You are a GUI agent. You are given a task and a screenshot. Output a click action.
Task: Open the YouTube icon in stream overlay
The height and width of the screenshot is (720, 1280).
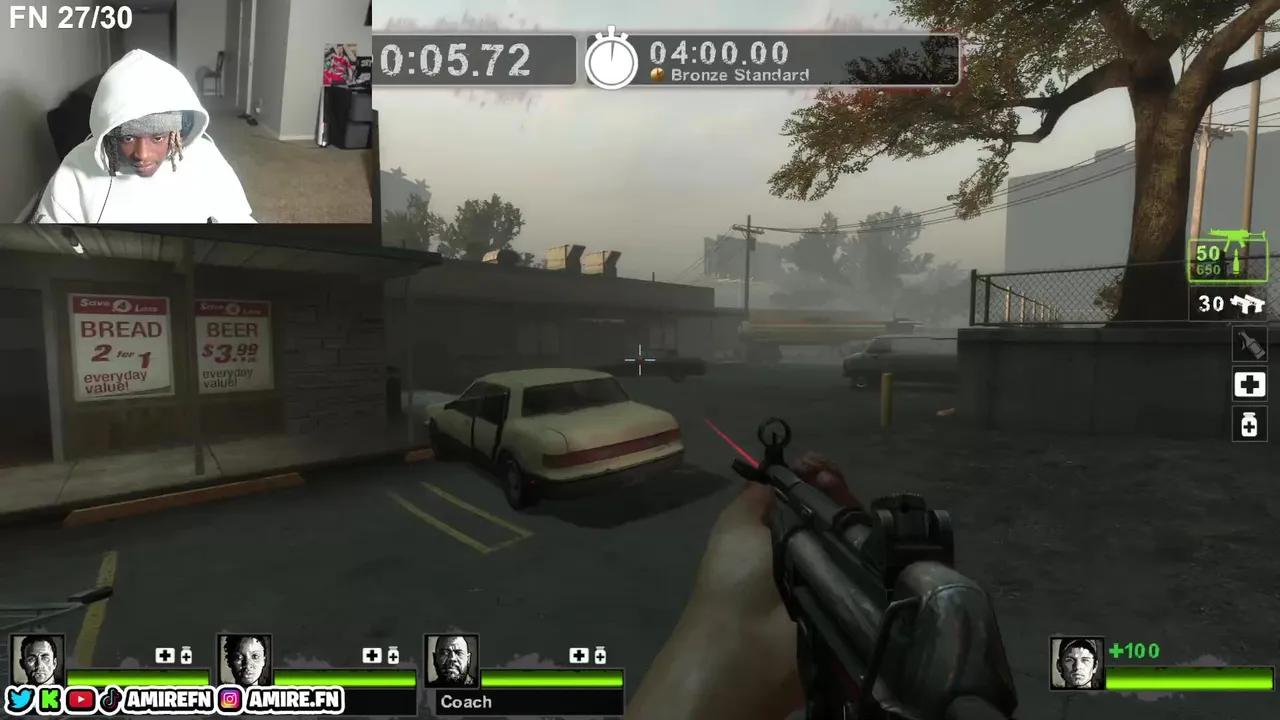click(80, 700)
